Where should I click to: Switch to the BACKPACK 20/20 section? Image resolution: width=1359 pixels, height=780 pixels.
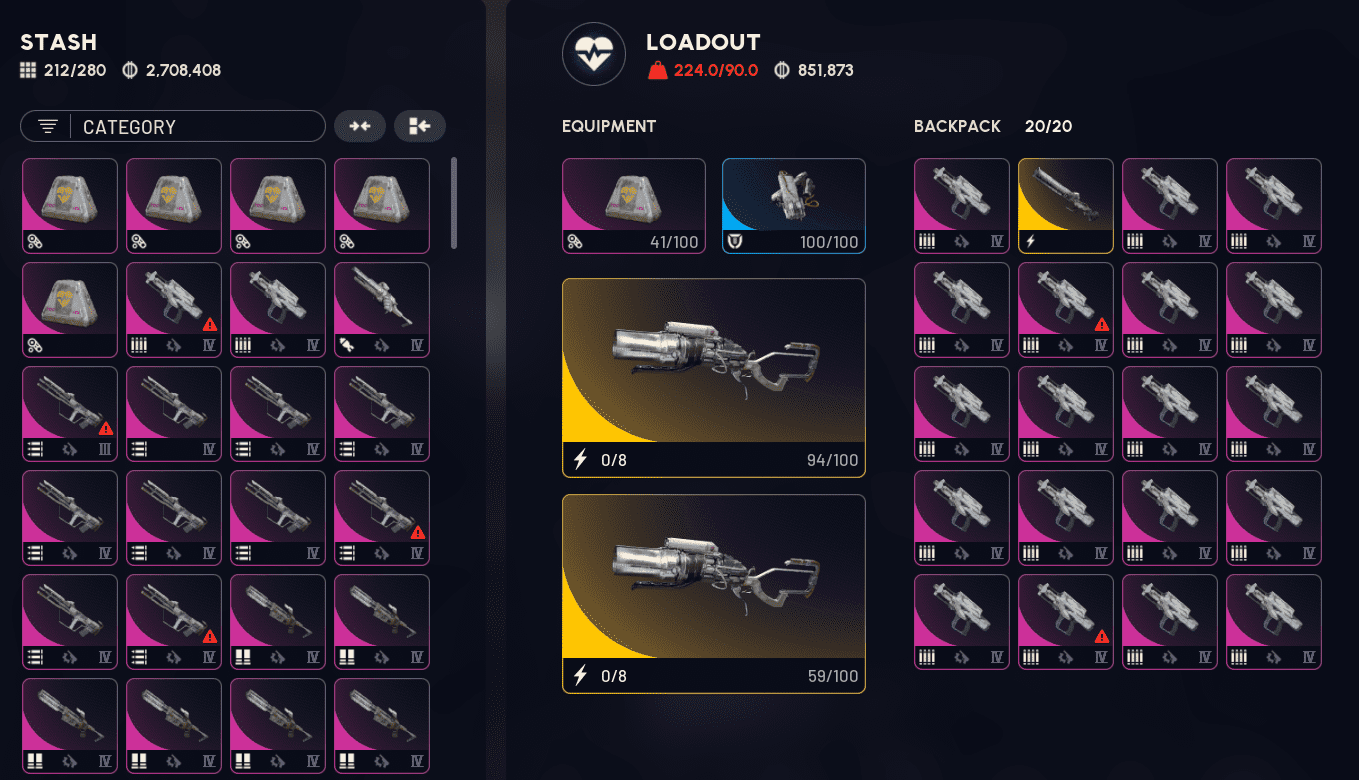956,126
